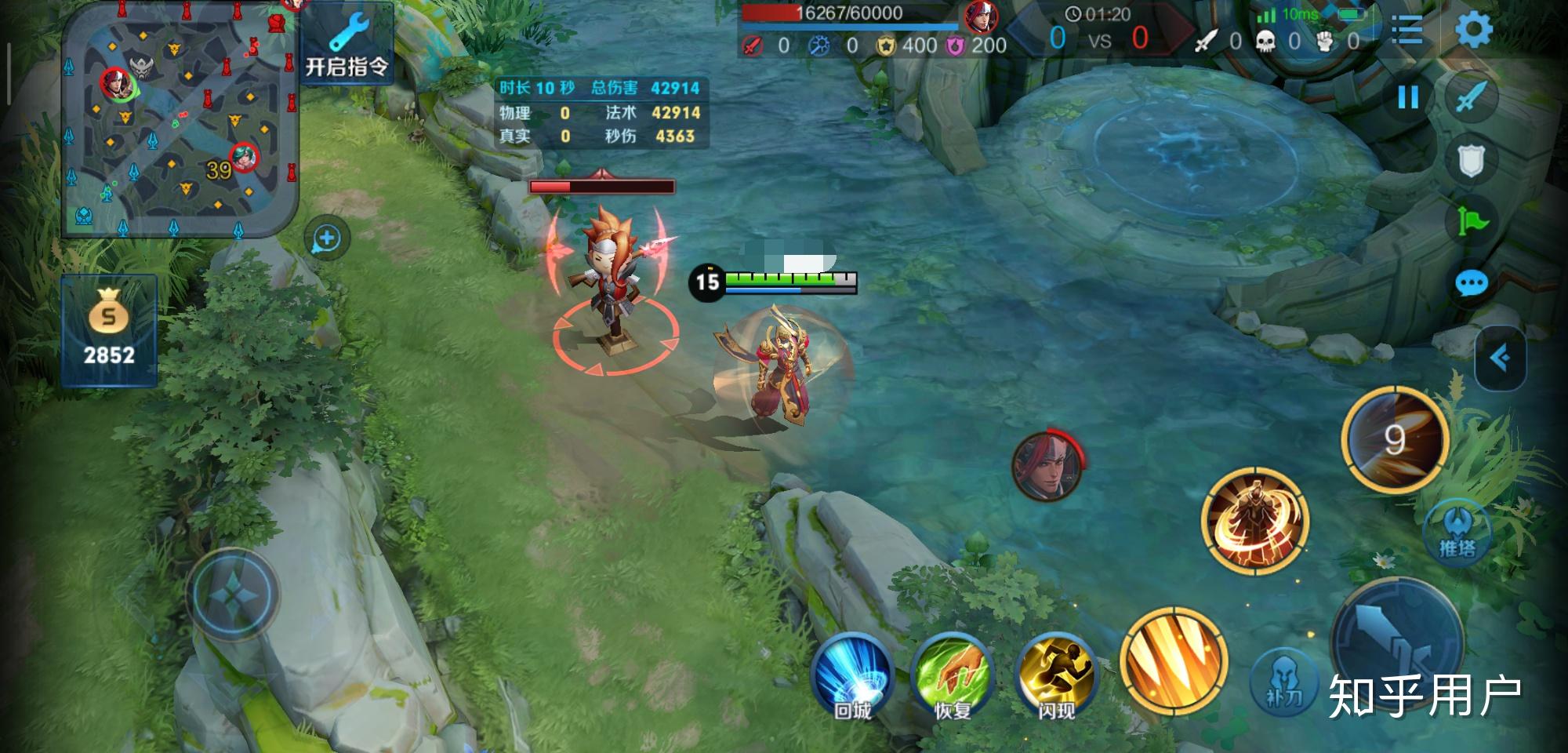Open the settings gear menu
The width and height of the screenshot is (1568, 753).
coord(1473,30)
